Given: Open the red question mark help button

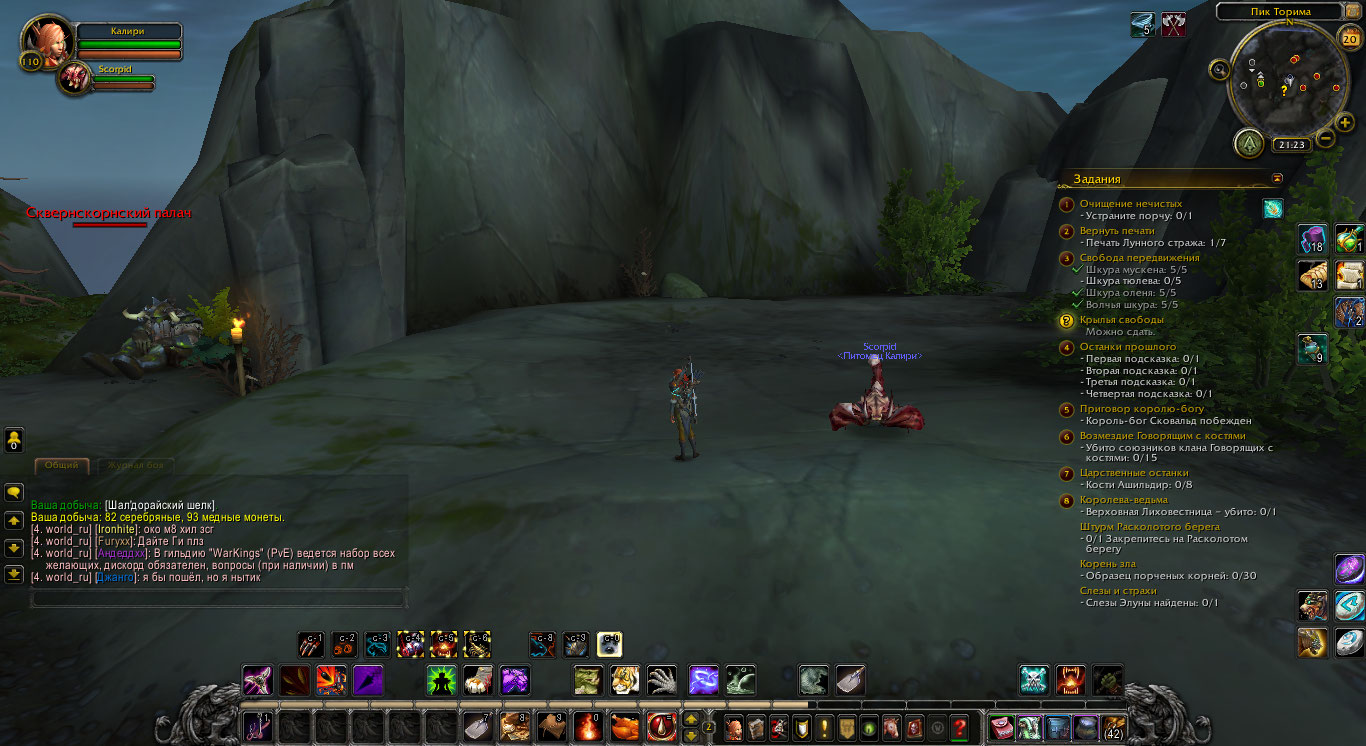Looking at the screenshot, I should [x=960, y=728].
